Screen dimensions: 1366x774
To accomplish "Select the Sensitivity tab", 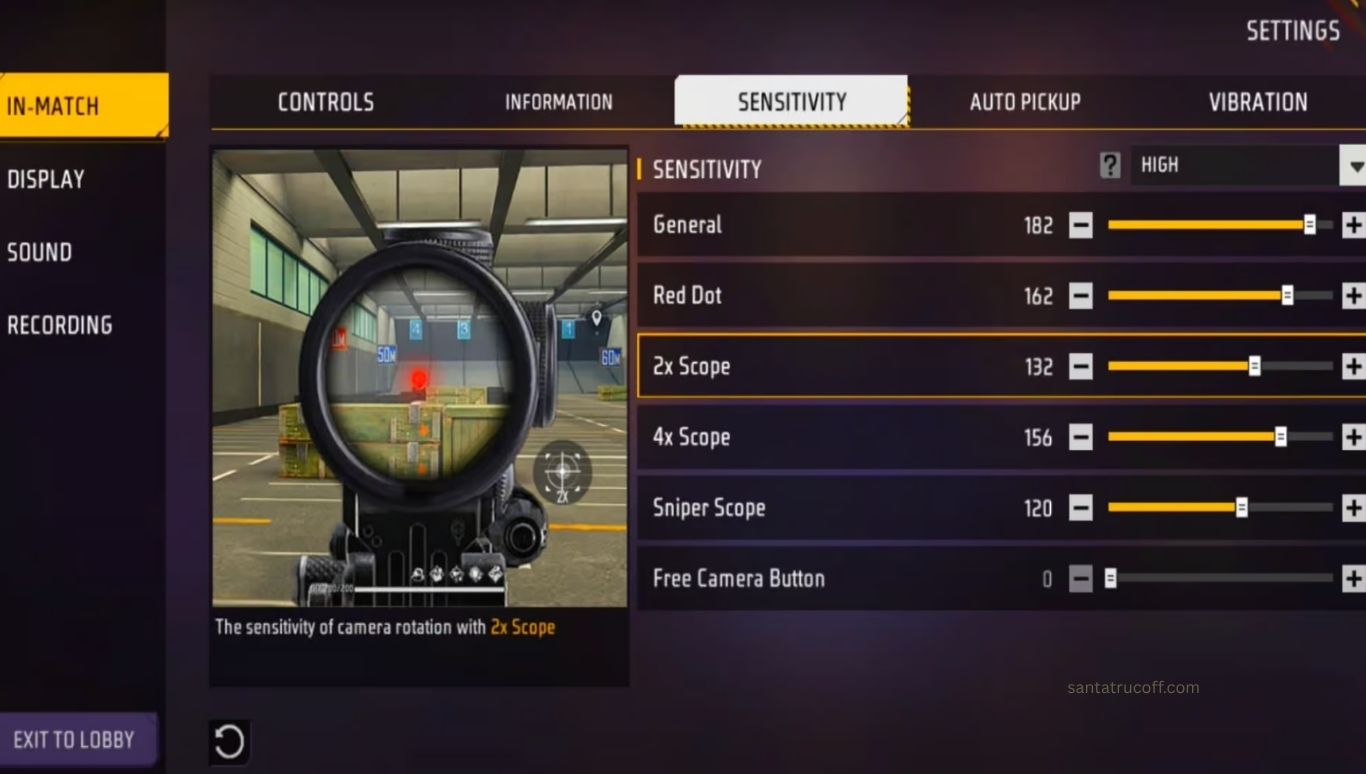I will pyautogui.click(x=791, y=102).
